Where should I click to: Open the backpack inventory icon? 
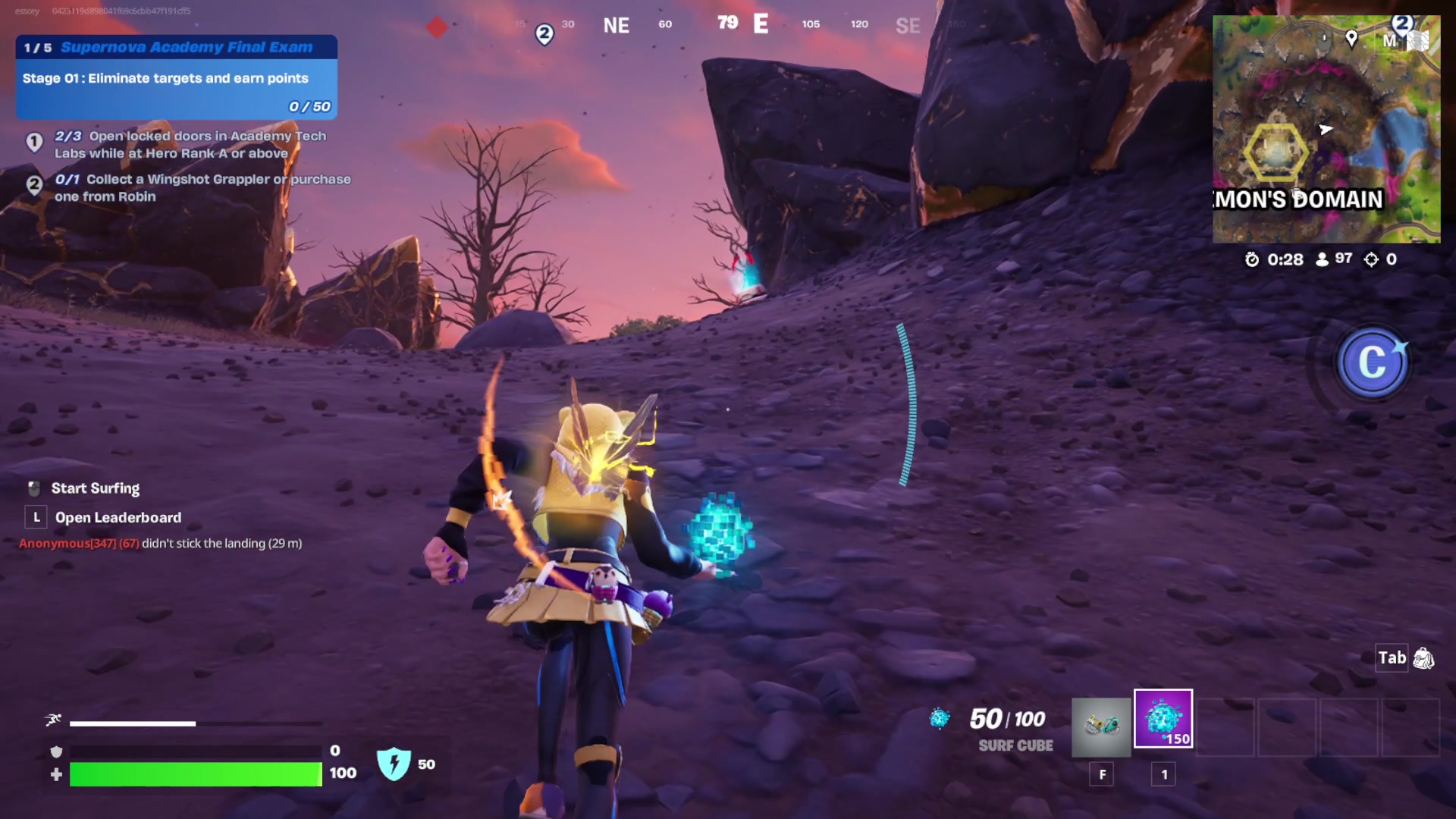tap(1423, 658)
